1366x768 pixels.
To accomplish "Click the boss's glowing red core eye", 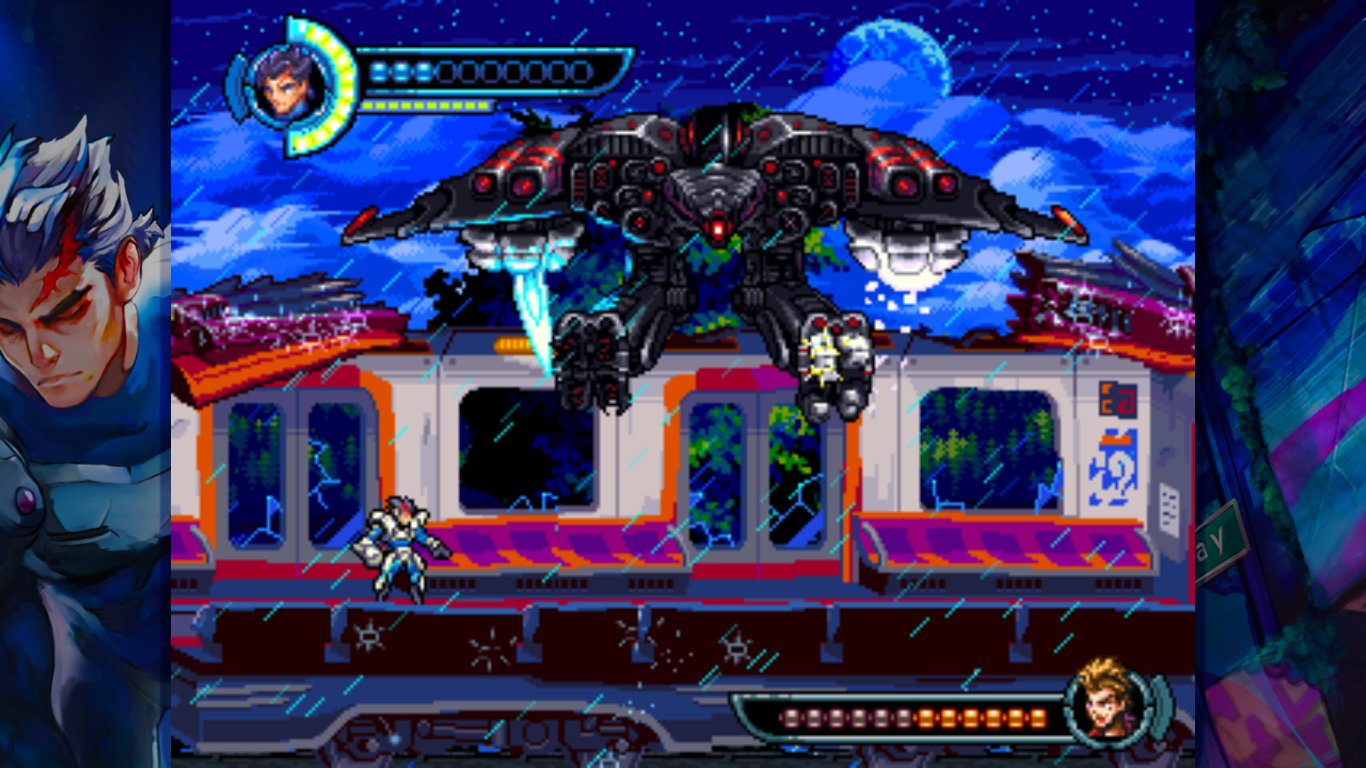I will [718, 228].
